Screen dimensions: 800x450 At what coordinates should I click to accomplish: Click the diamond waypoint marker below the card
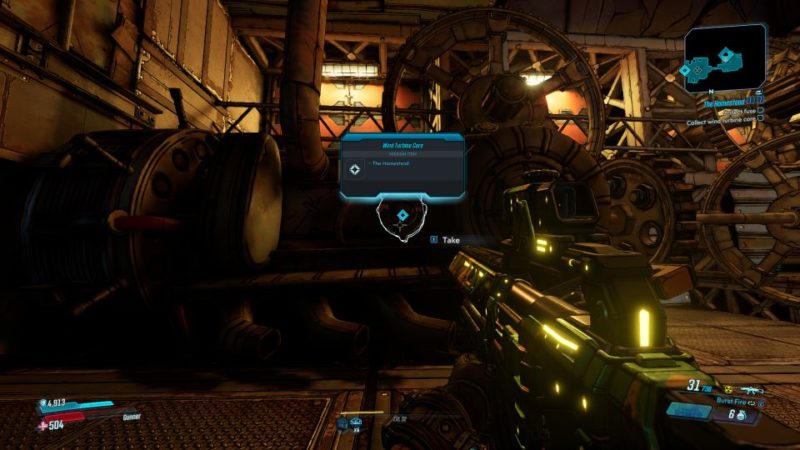click(x=402, y=216)
